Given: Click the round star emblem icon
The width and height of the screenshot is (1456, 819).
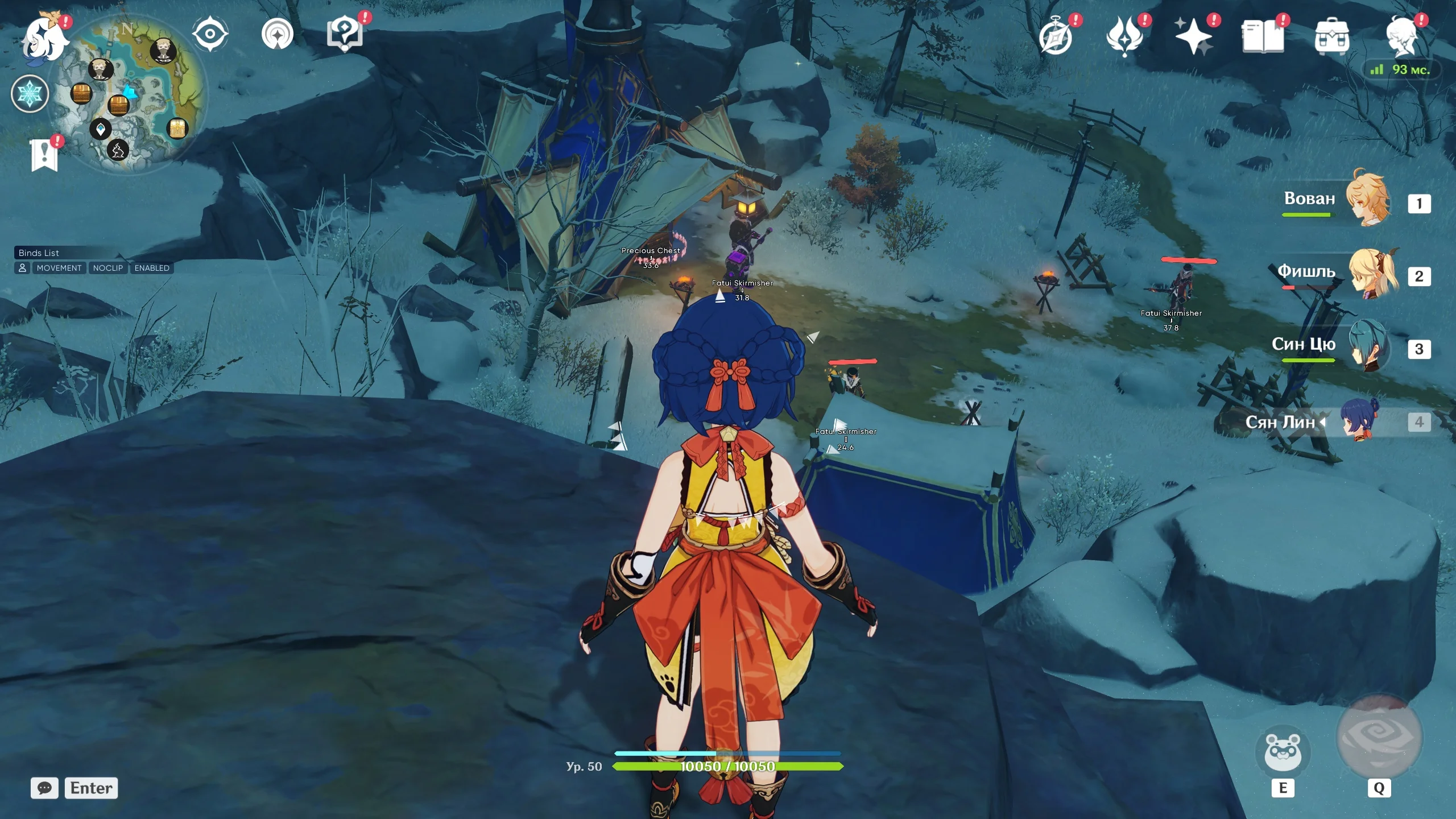Looking at the screenshot, I should click(x=278, y=34).
